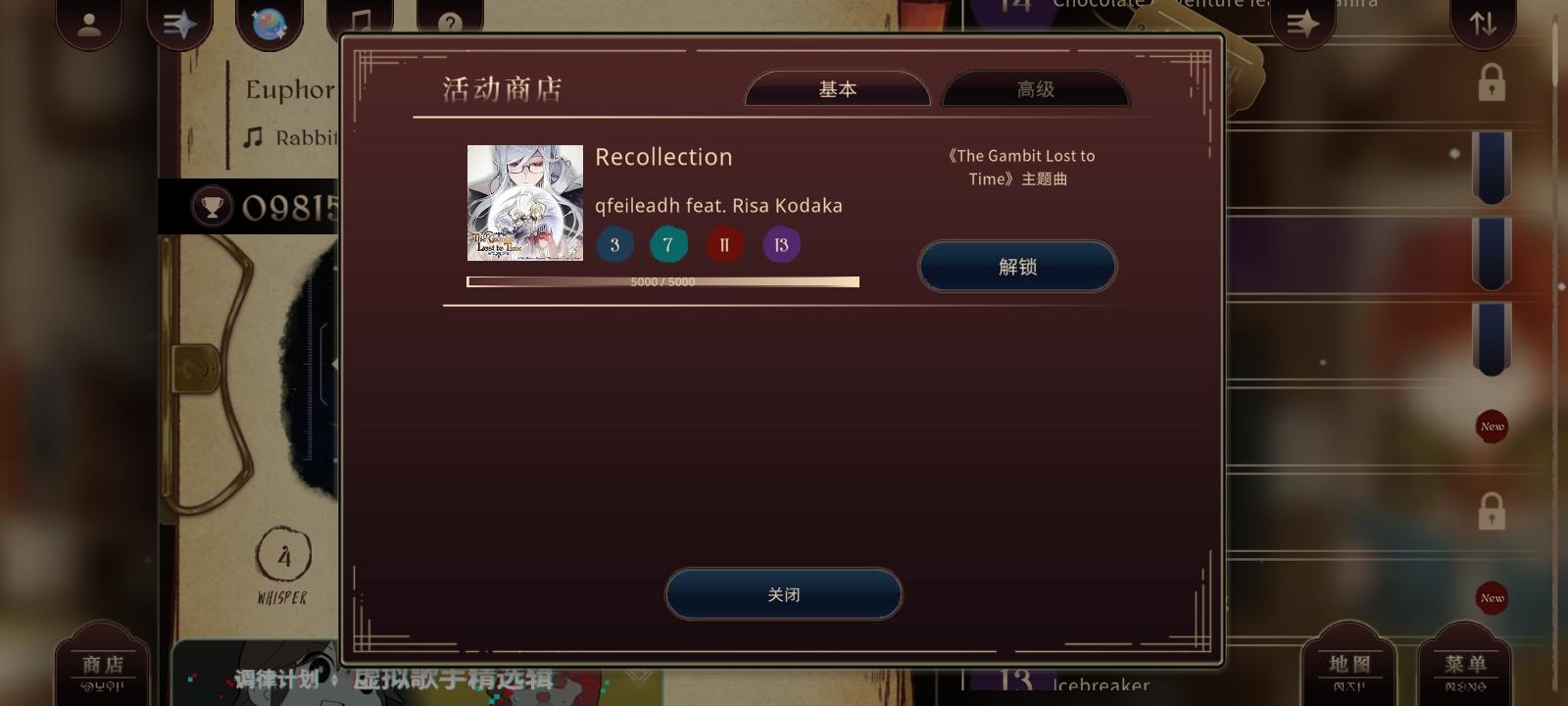Select difficulty badge 13 for Recollection

pos(781,244)
